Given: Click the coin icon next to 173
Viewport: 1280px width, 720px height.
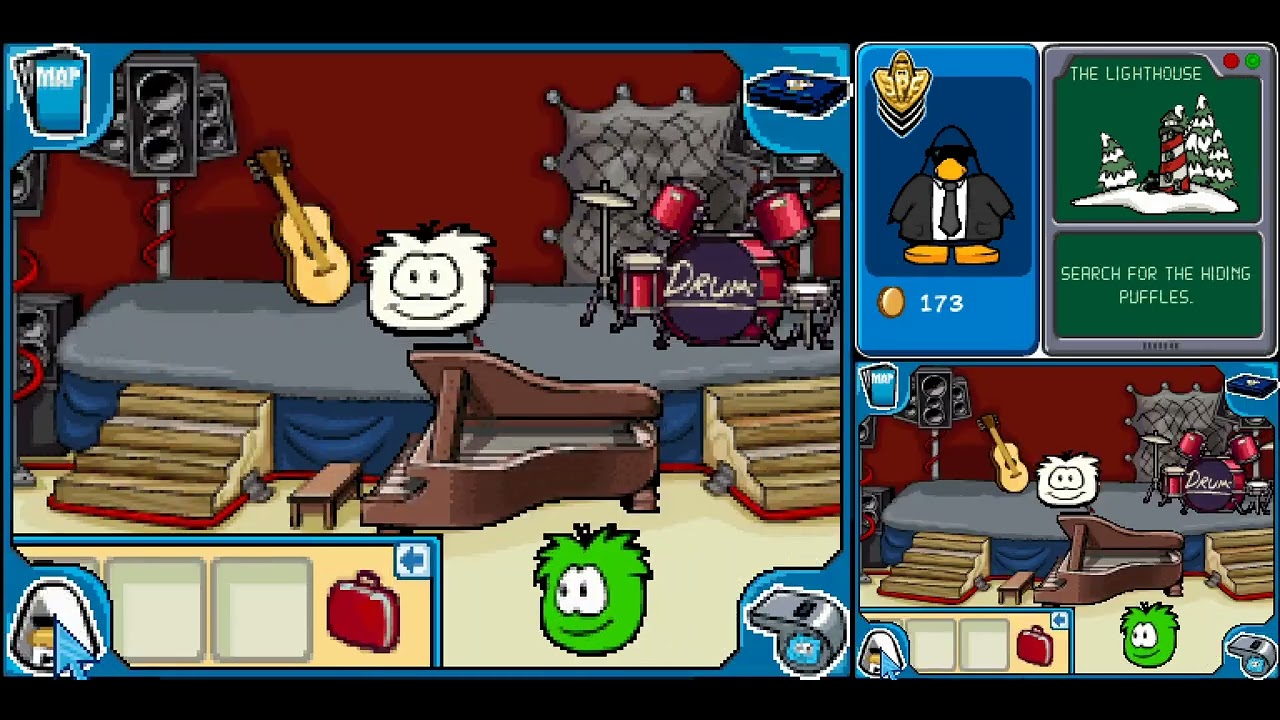Looking at the screenshot, I should tap(889, 304).
